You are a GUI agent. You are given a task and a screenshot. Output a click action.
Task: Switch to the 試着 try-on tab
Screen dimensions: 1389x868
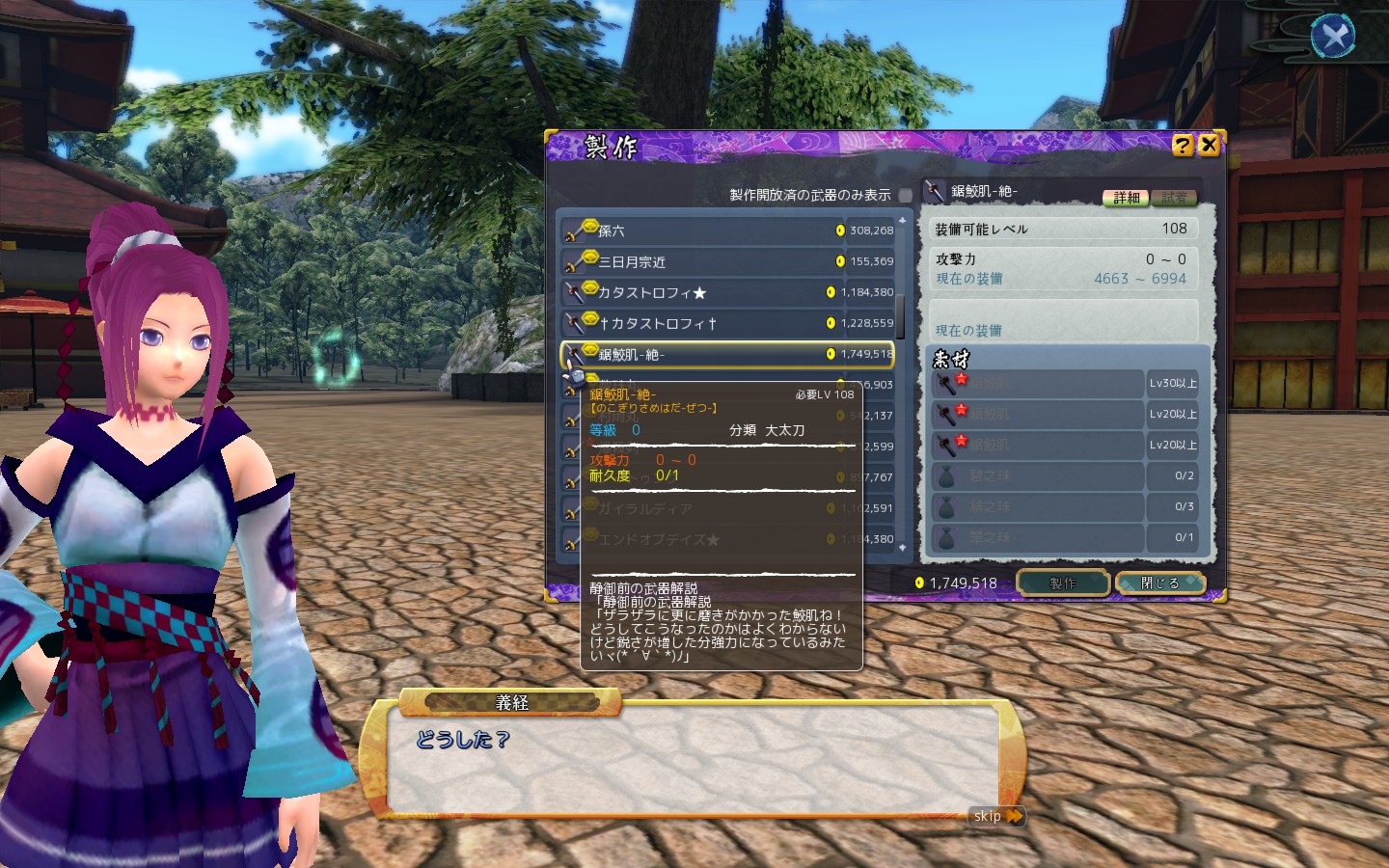[x=1174, y=198]
